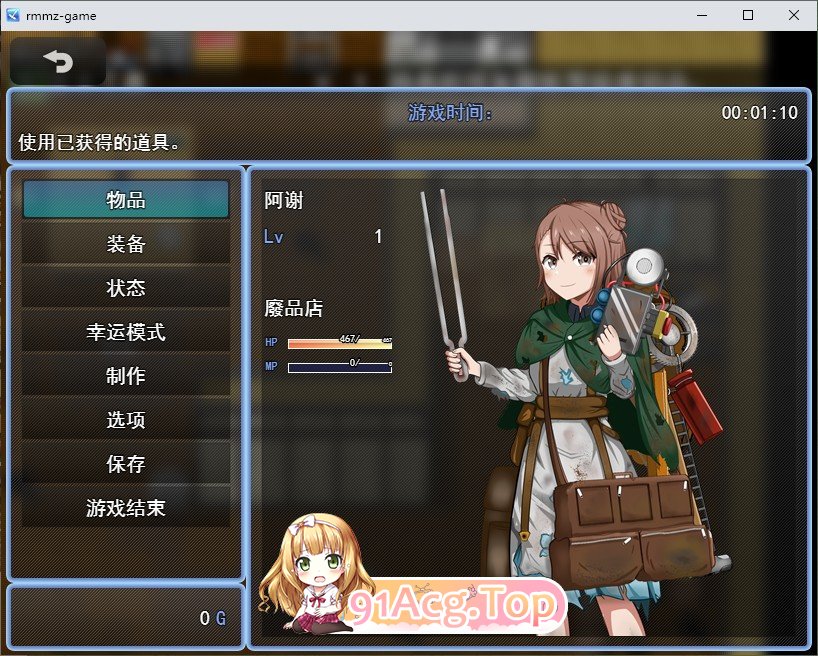Go to 选项 options
The height and width of the screenshot is (656, 818).
[126, 420]
